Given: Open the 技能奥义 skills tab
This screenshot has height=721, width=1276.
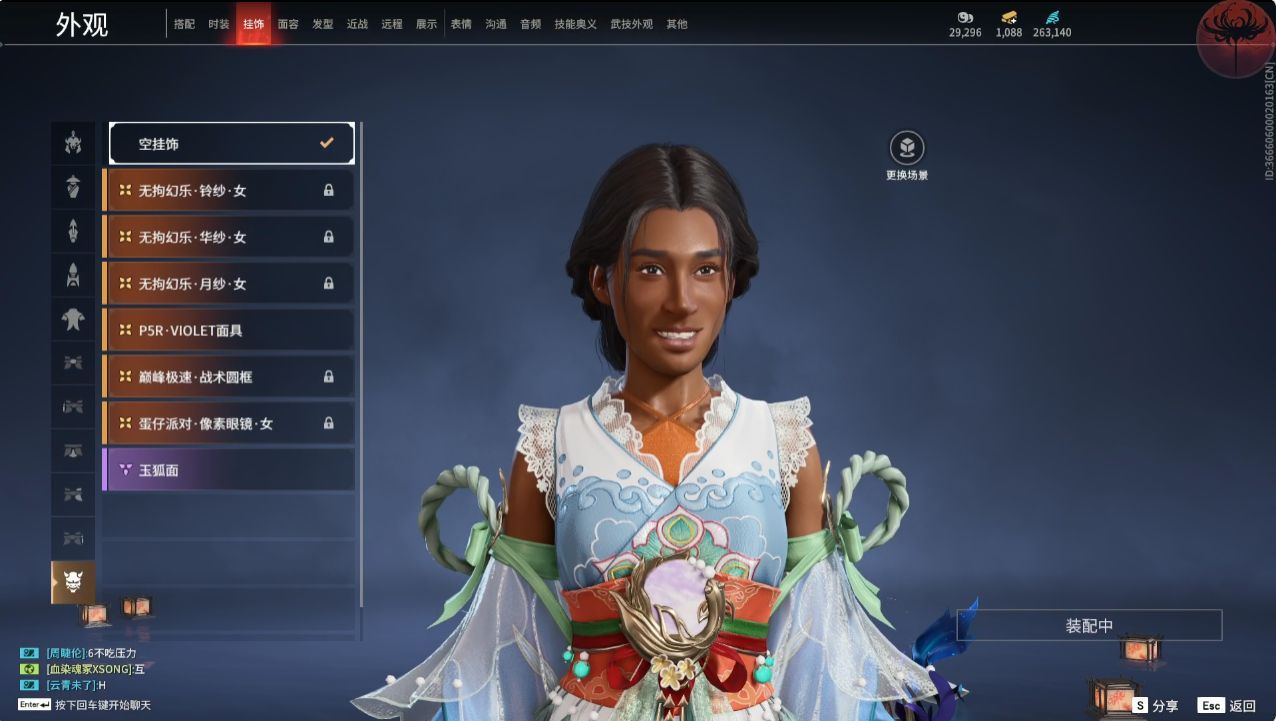Looking at the screenshot, I should (575, 24).
